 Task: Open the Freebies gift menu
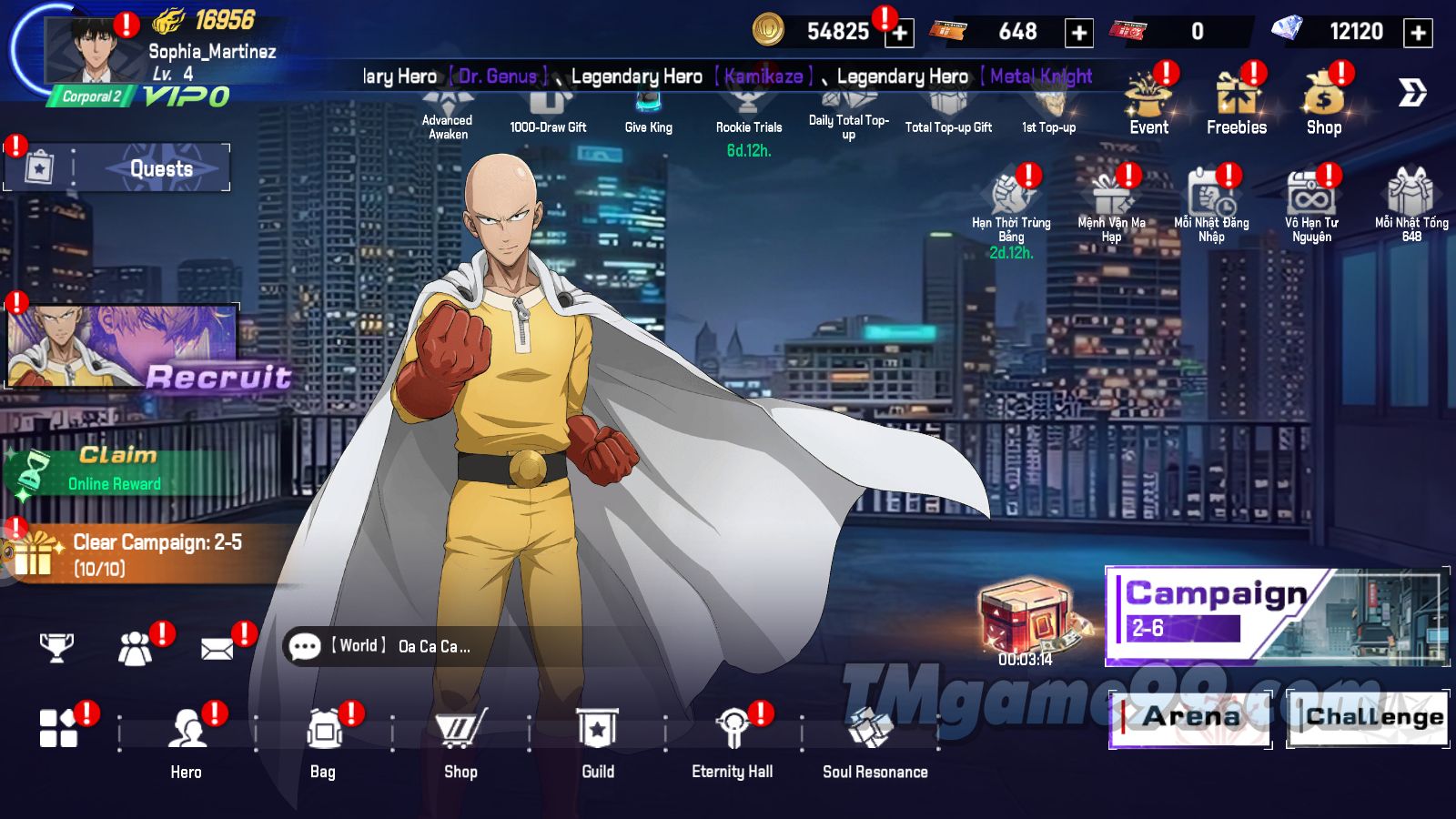1236,102
